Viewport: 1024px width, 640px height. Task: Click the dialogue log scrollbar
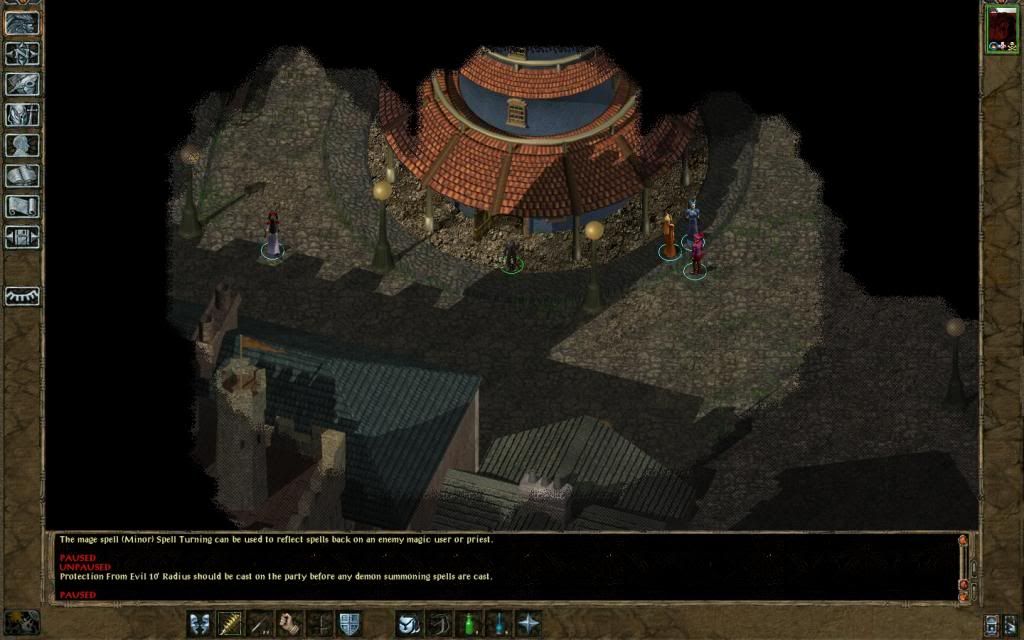click(963, 567)
